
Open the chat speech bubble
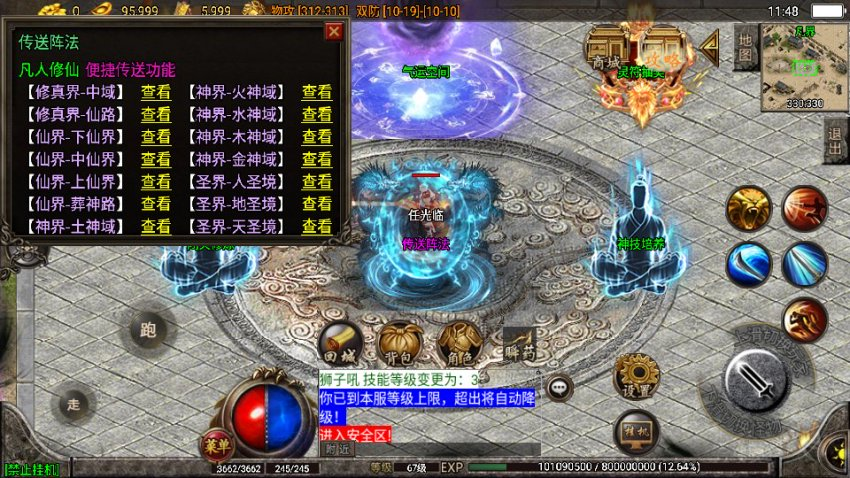click(558, 387)
